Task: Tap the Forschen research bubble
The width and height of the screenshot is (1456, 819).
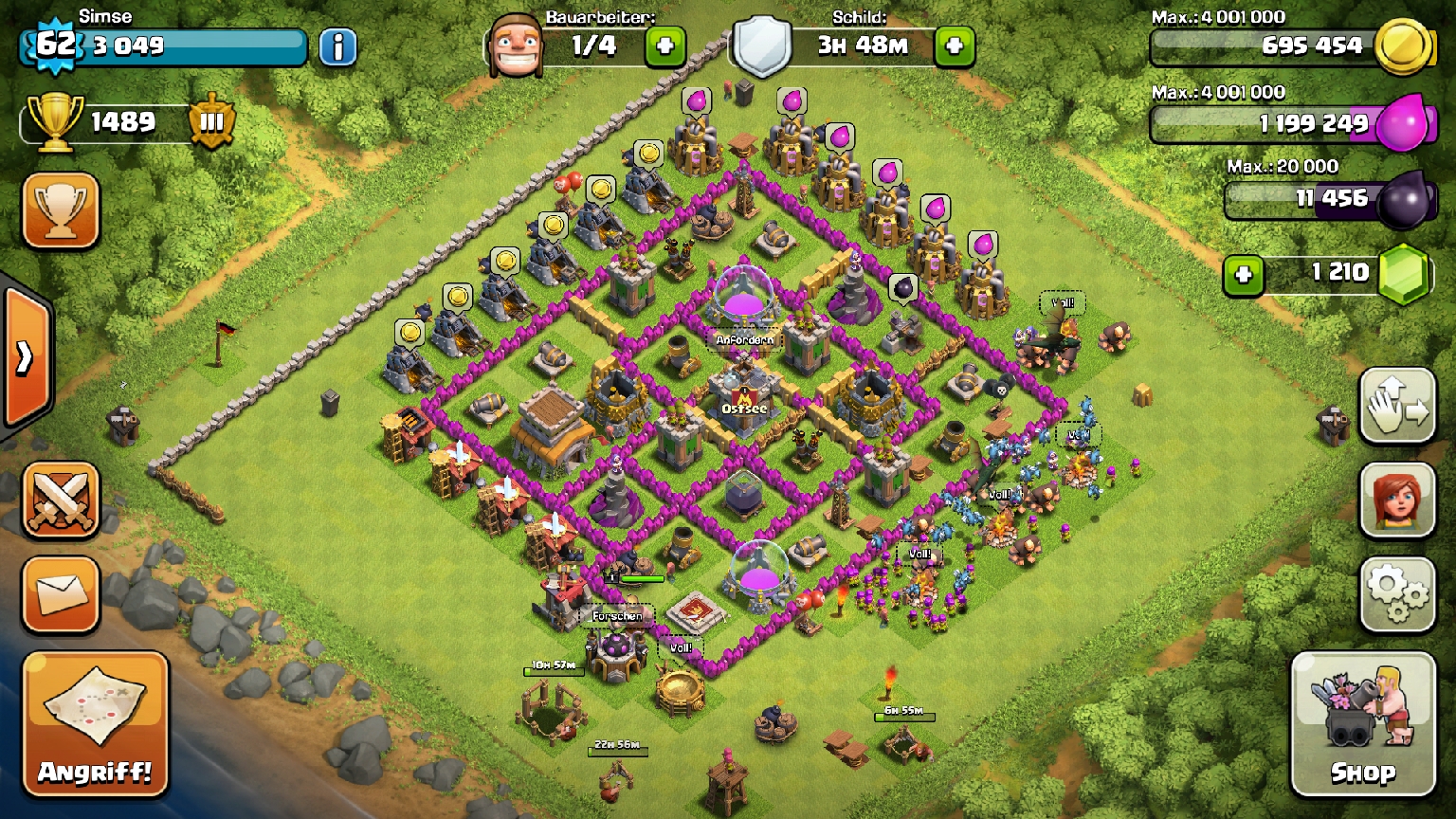Action: point(617,616)
